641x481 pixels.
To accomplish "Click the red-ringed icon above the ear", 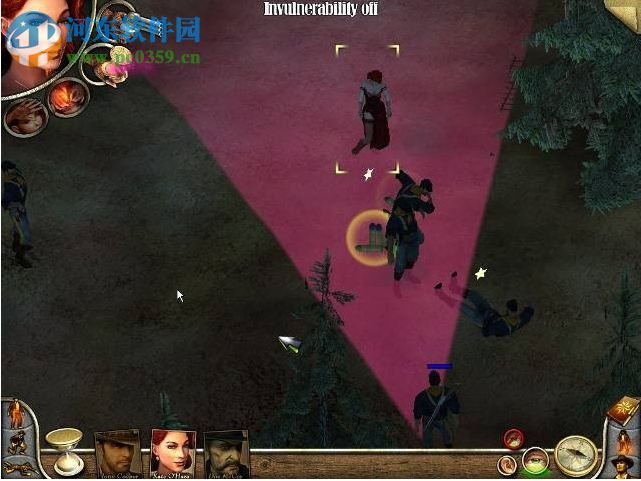I will tap(514, 438).
